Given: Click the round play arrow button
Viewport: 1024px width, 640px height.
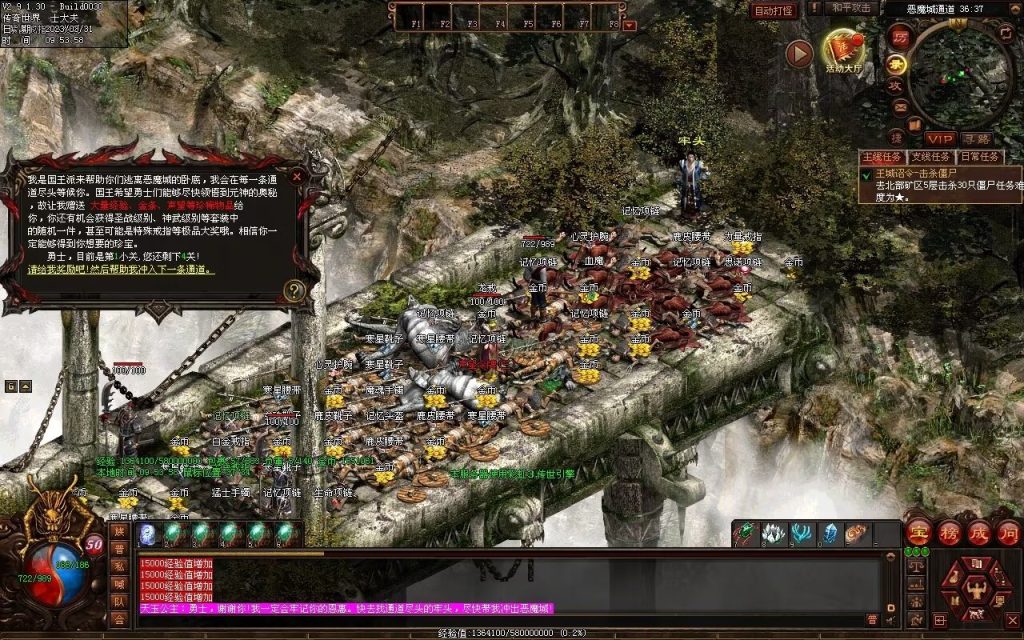Looking at the screenshot, I should click(799, 54).
